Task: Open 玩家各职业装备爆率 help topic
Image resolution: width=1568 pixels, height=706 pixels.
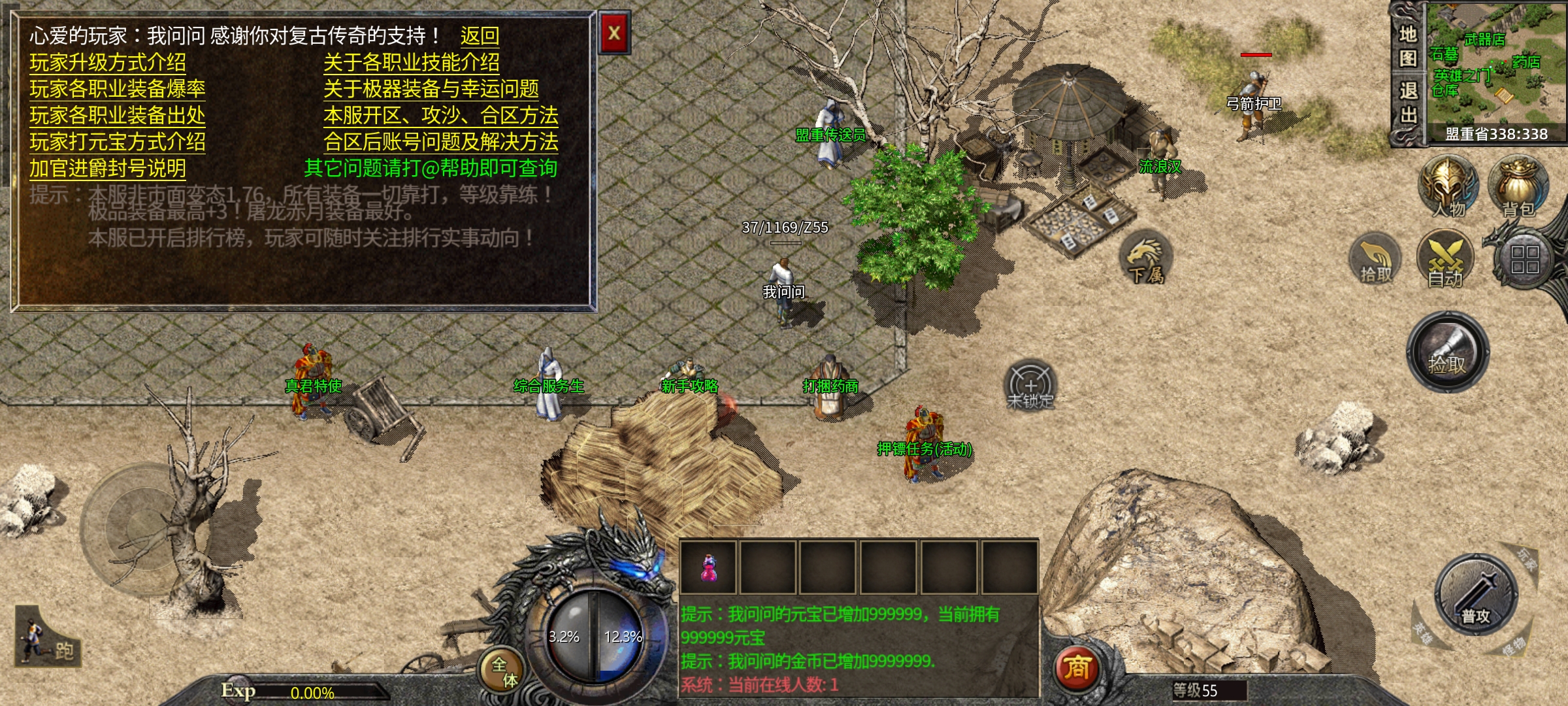Action: click(118, 89)
